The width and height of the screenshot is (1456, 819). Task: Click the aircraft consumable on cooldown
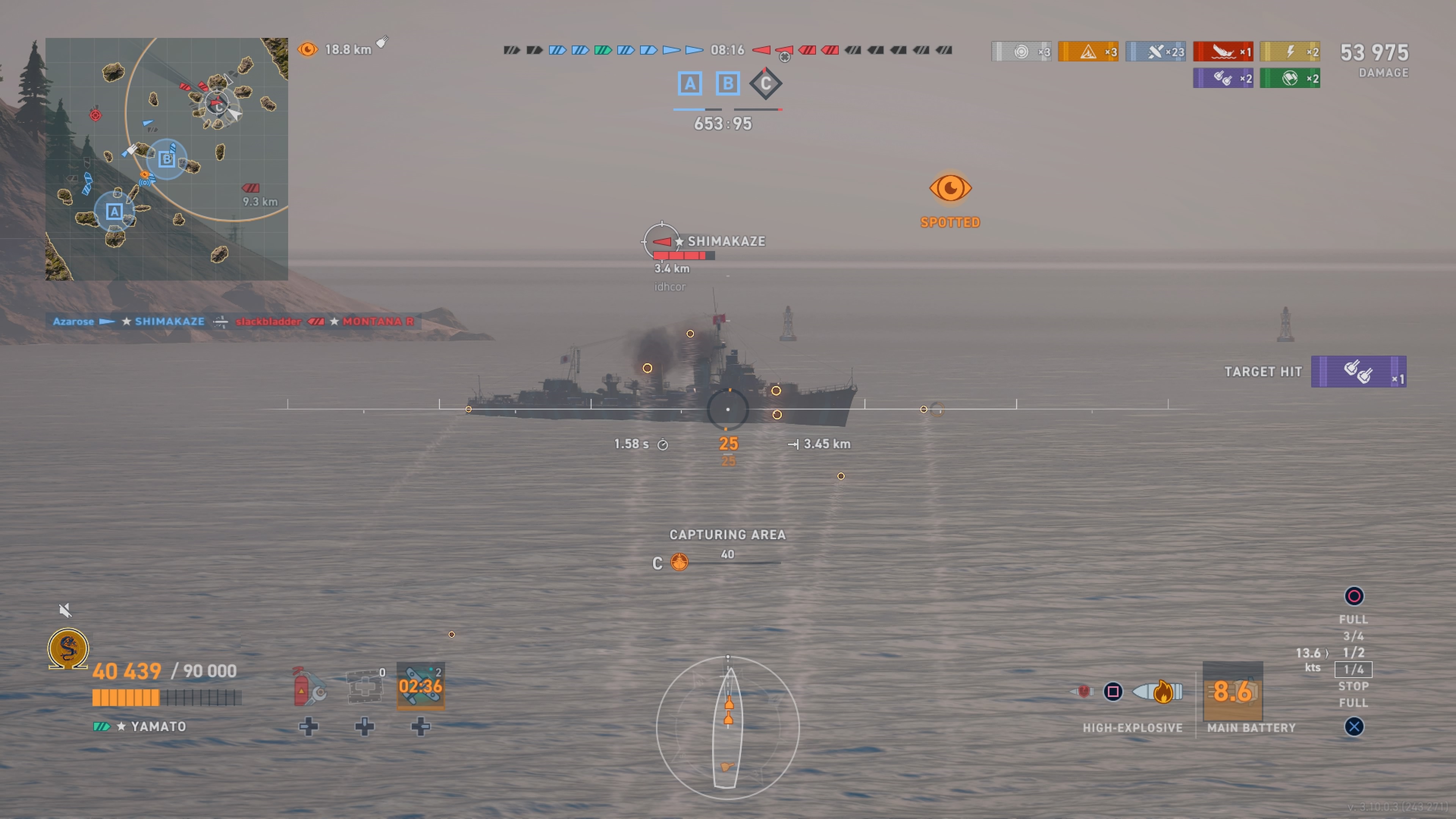click(x=420, y=686)
